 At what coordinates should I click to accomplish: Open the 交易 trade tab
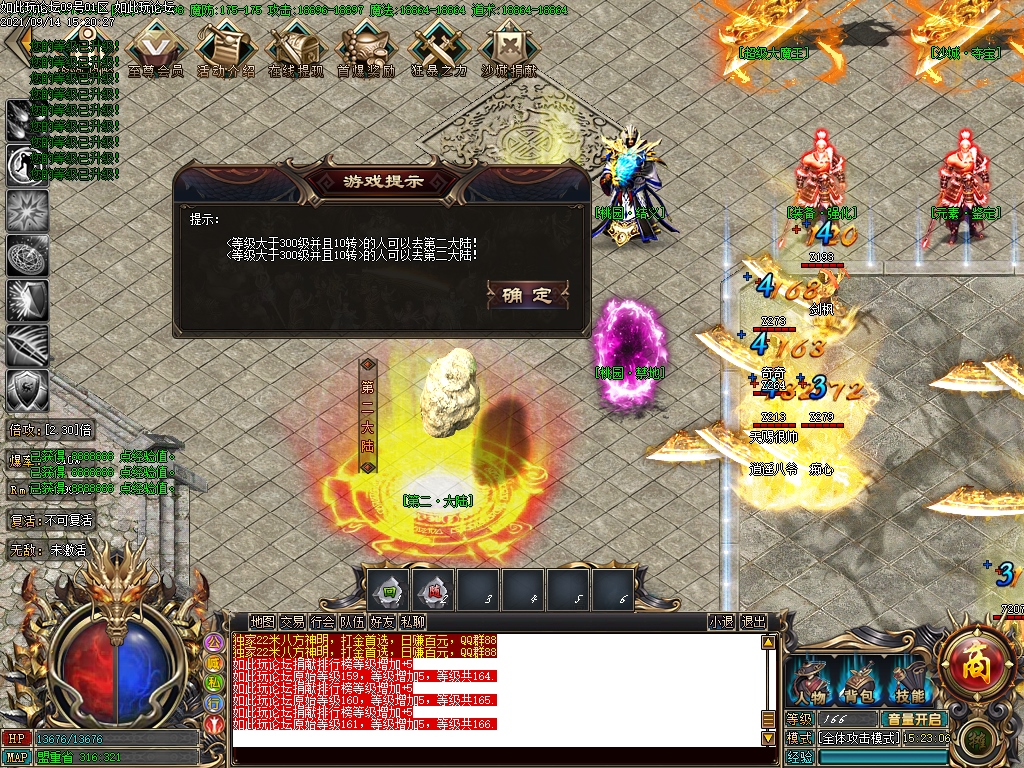coord(292,622)
